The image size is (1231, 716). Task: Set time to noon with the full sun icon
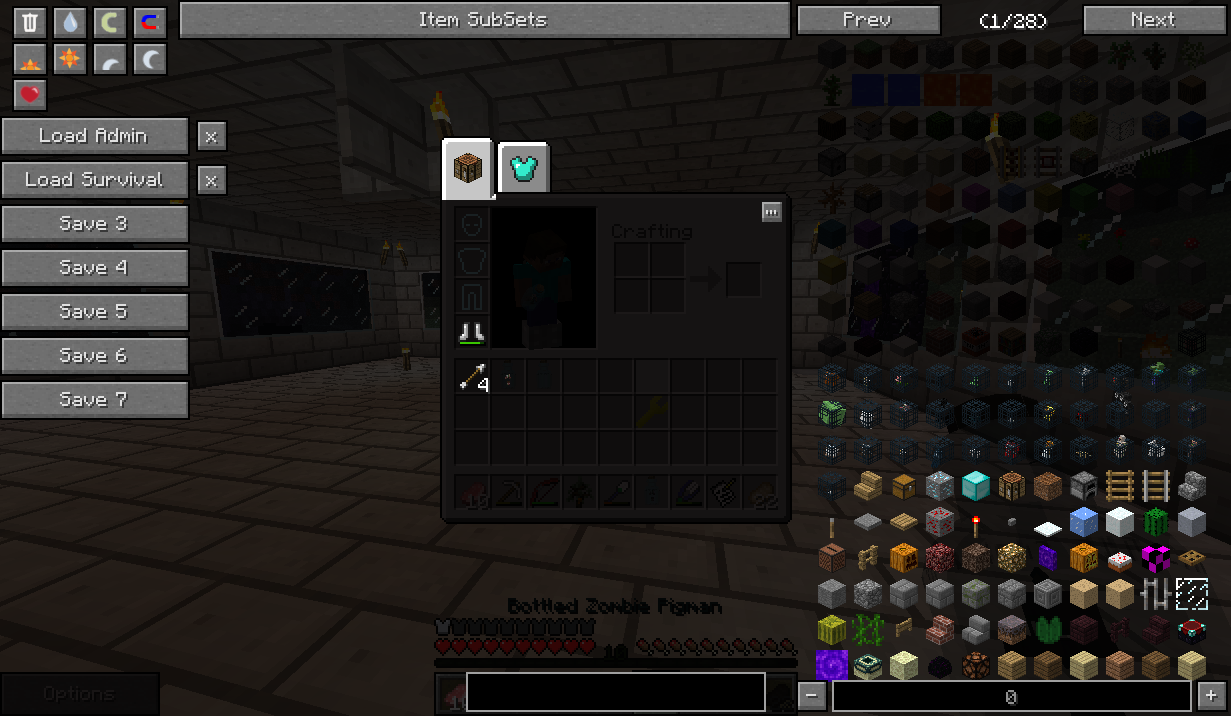pos(70,59)
